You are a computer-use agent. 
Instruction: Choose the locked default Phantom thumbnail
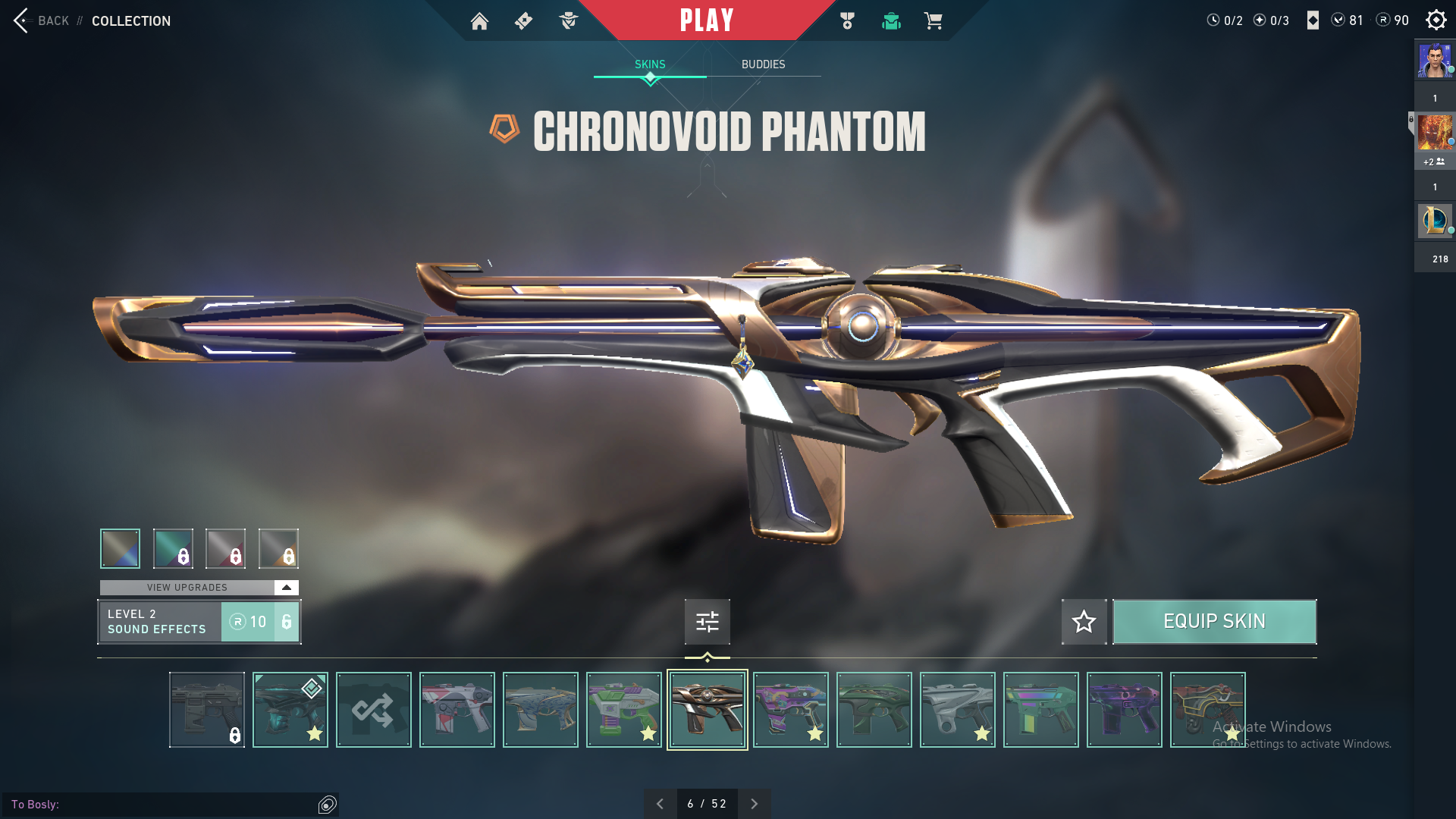[x=206, y=710]
